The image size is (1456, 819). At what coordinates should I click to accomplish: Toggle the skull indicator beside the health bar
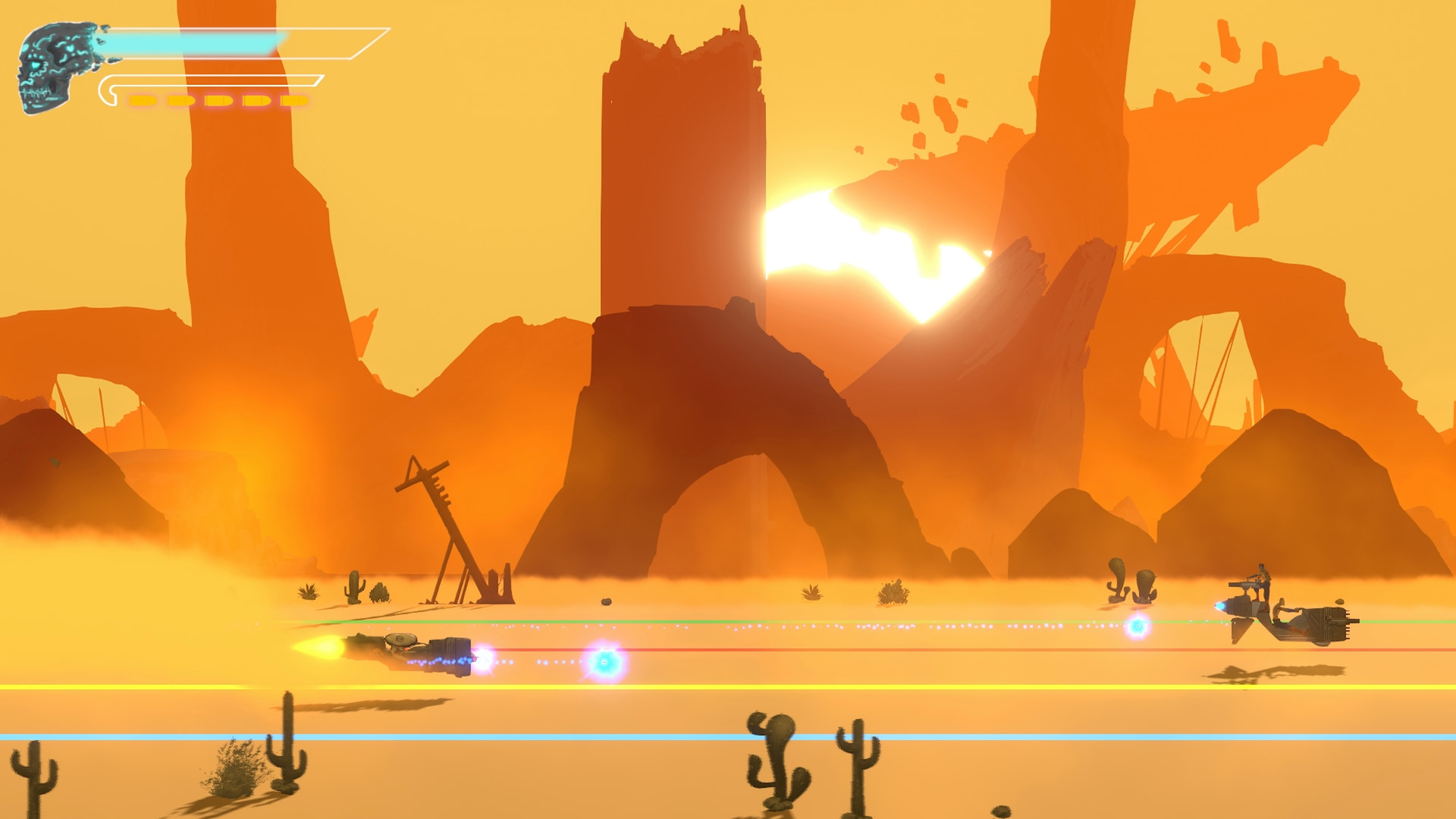pyautogui.click(x=53, y=64)
